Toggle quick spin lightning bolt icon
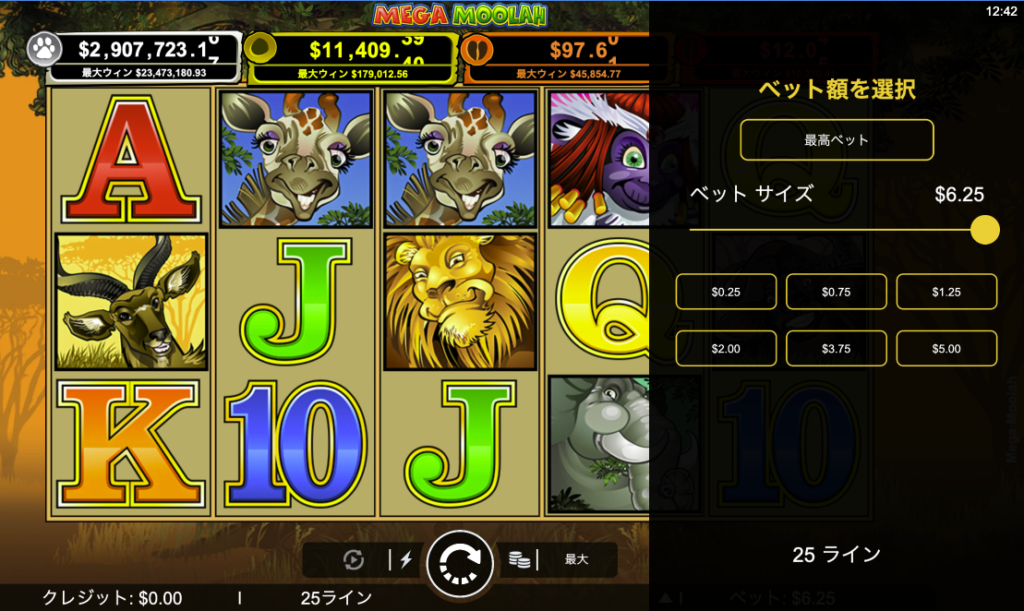The image size is (1024, 611). click(x=405, y=560)
